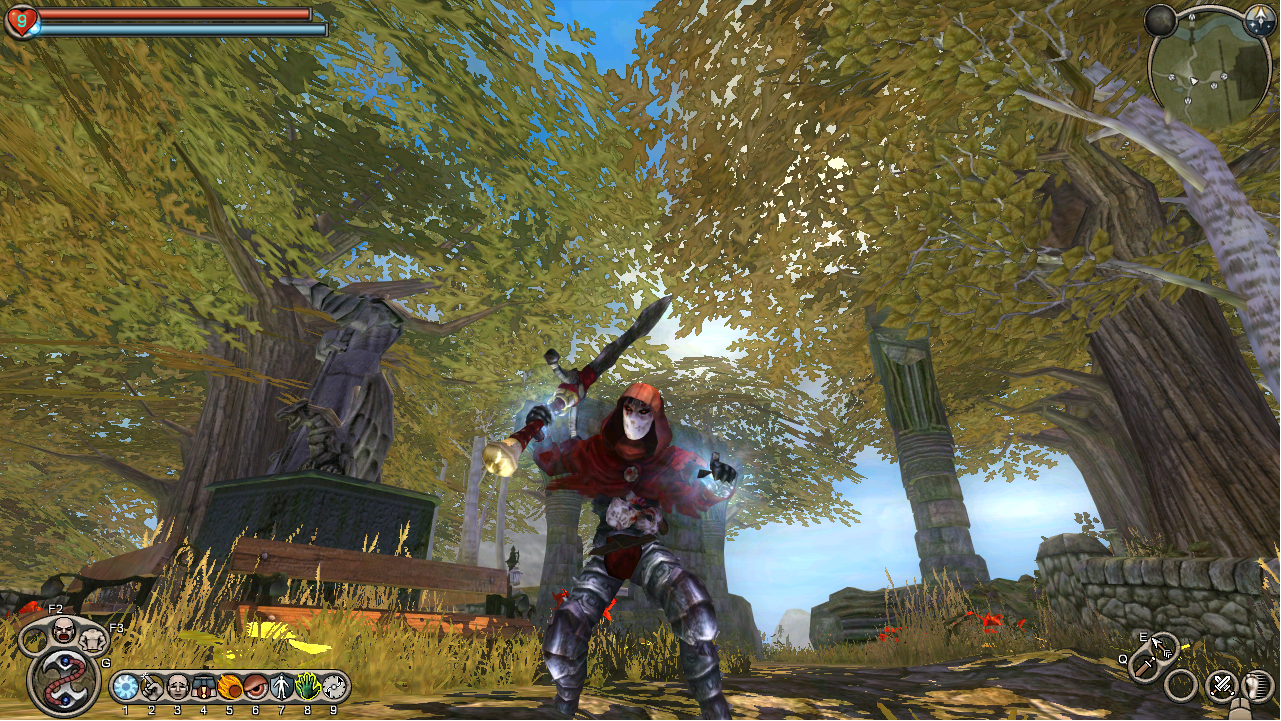Click the cycle arrows icon in slot 9
Viewport: 1281px width, 721px height.
[x=333, y=687]
